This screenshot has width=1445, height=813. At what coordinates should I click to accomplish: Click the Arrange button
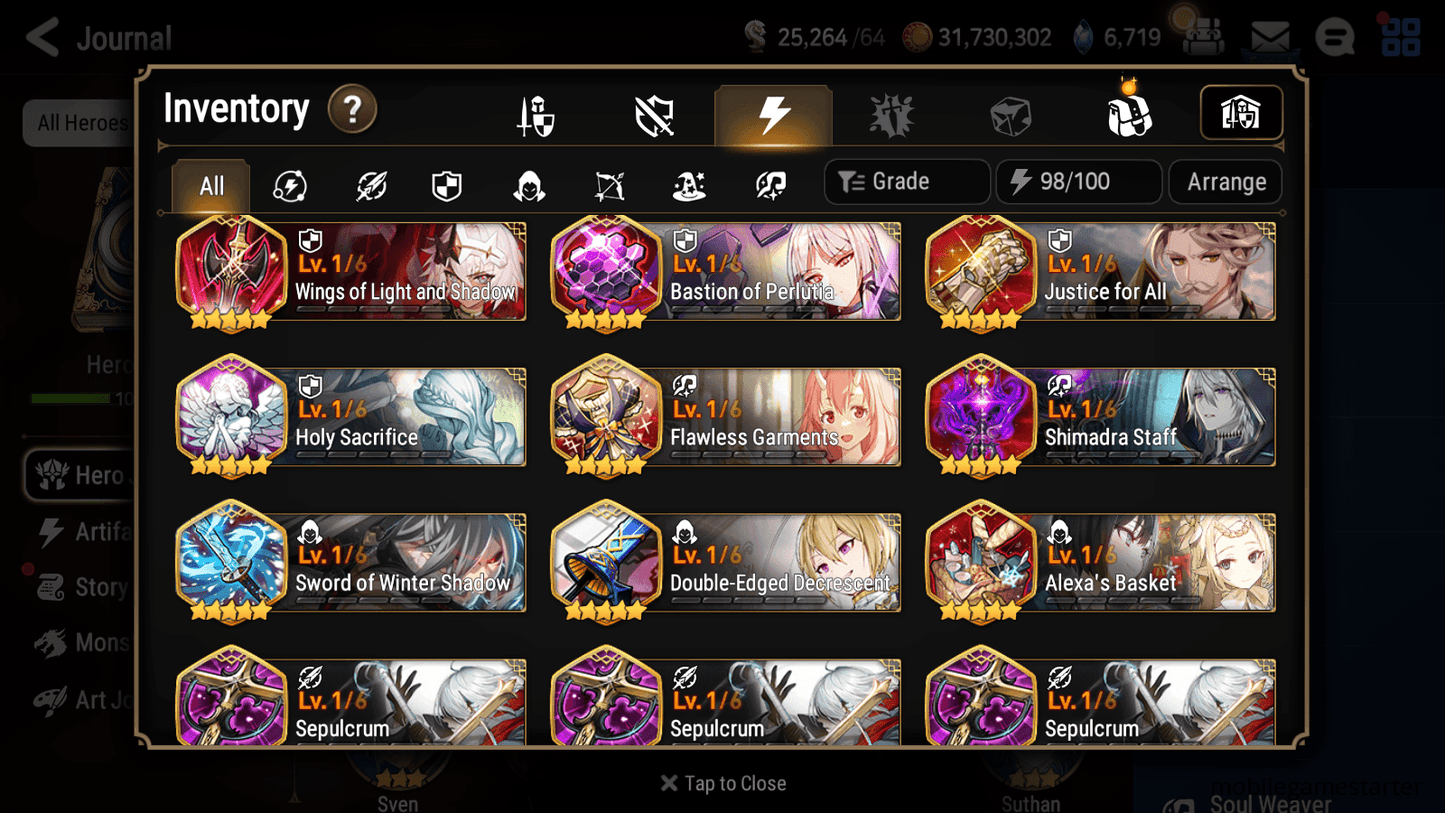pyautogui.click(x=1225, y=182)
